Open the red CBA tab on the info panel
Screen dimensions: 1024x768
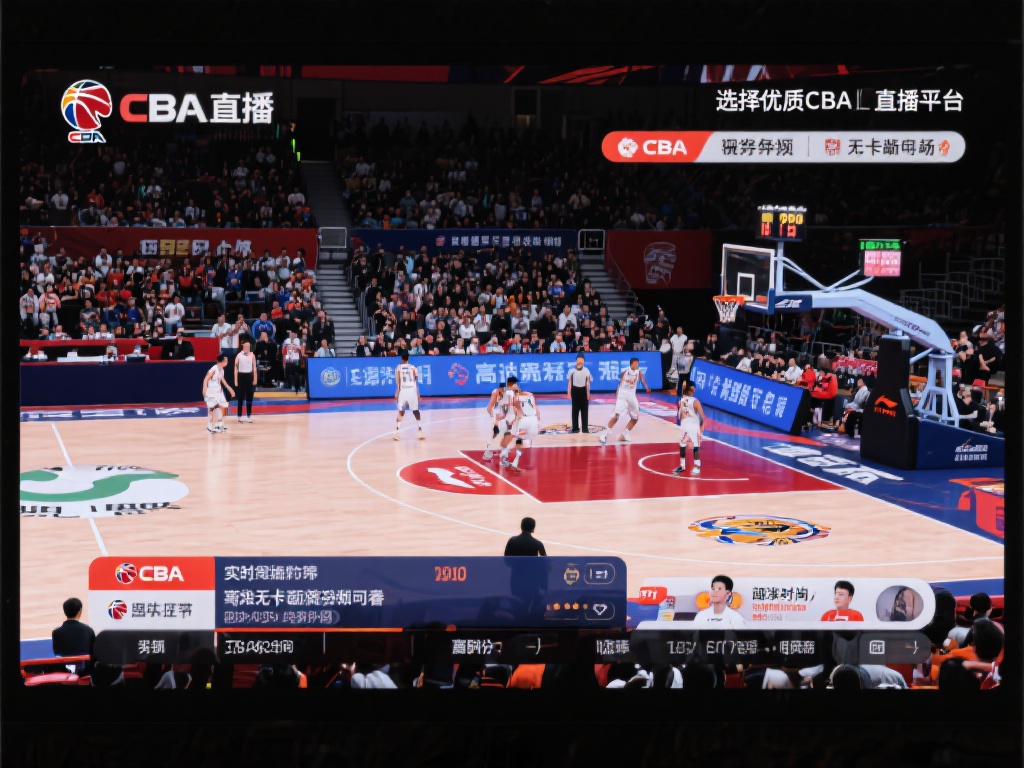151,574
